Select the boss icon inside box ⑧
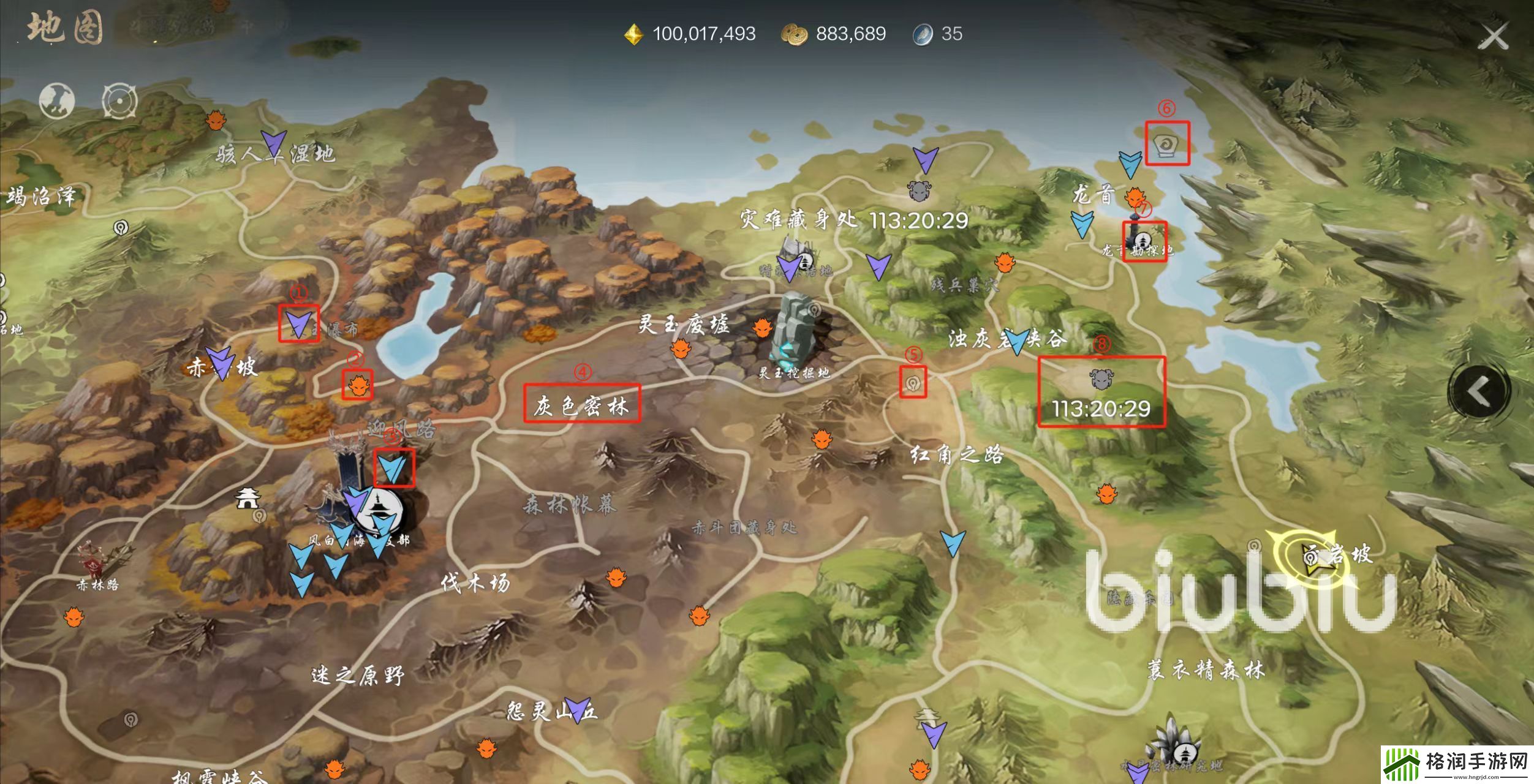The image size is (1534, 784). 1101,380
